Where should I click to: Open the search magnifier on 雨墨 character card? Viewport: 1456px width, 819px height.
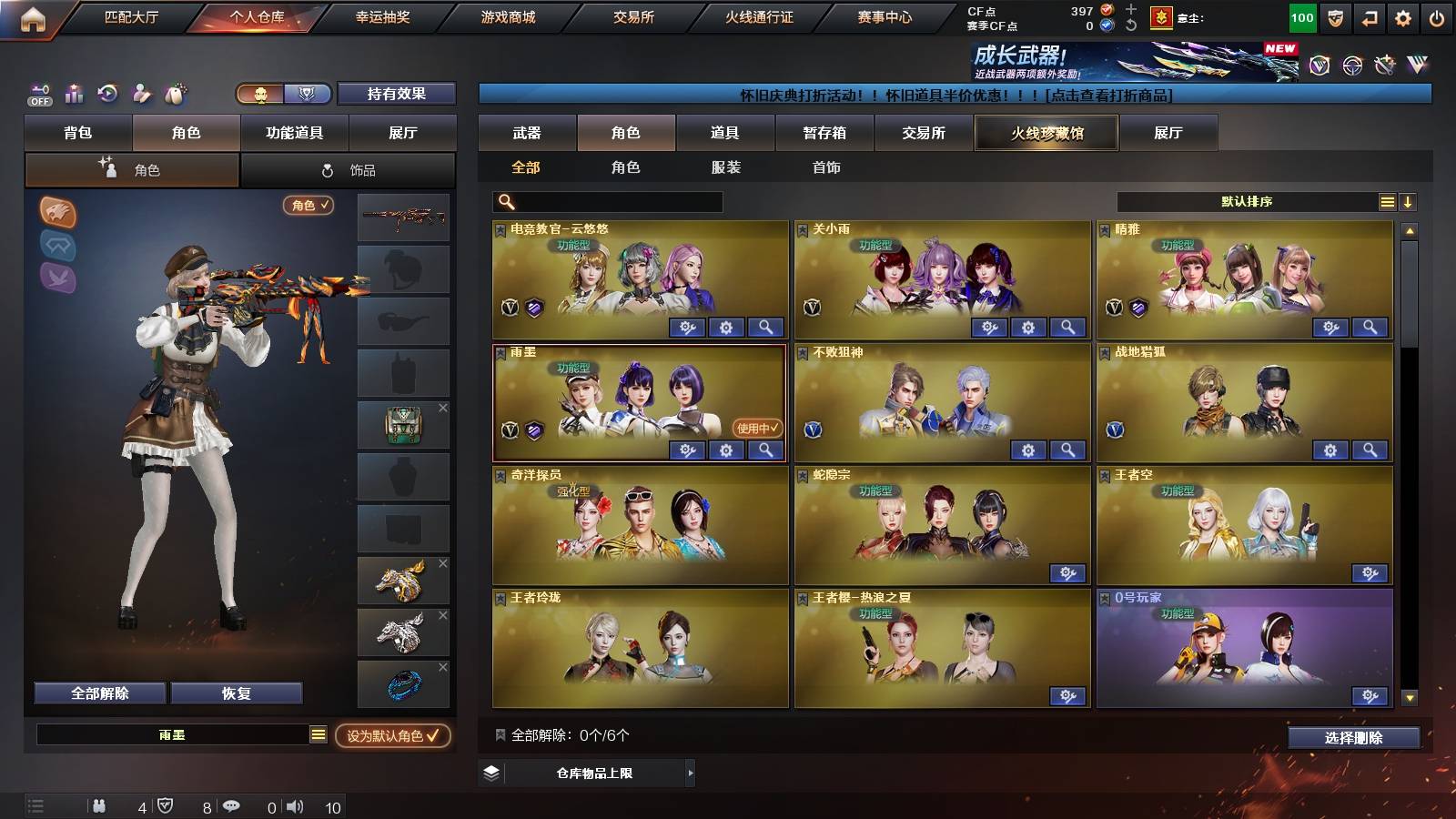coord(766,450)
